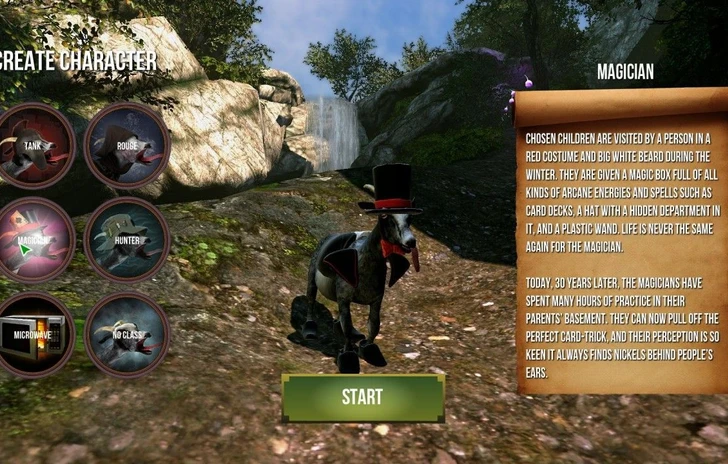Choose the Rouge class
This screenshot has width=728, height=464.
(127, 146)
